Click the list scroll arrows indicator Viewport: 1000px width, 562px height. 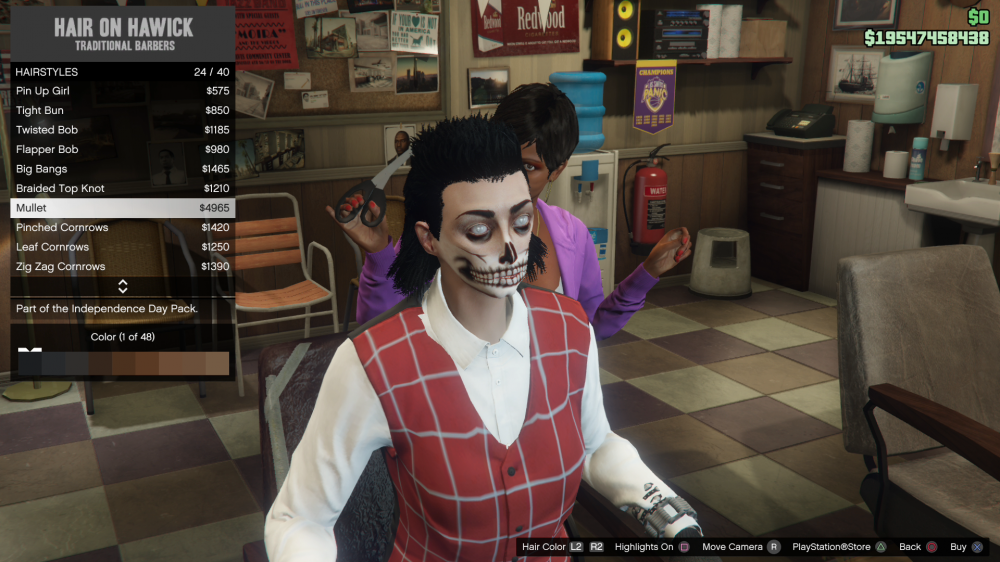(122, 287)
